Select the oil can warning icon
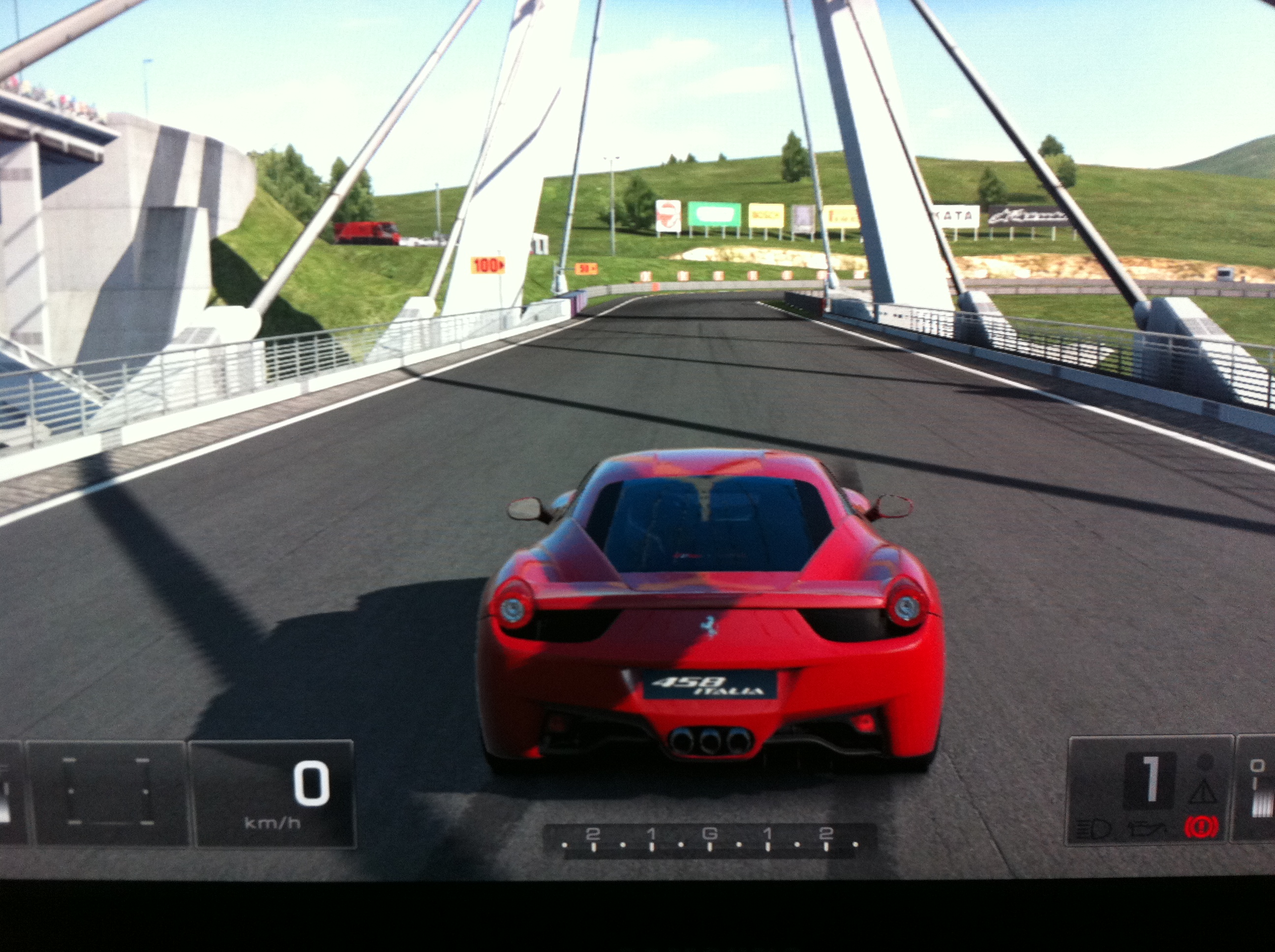Screen dimensions: 1275x952 click(1148, 829)
